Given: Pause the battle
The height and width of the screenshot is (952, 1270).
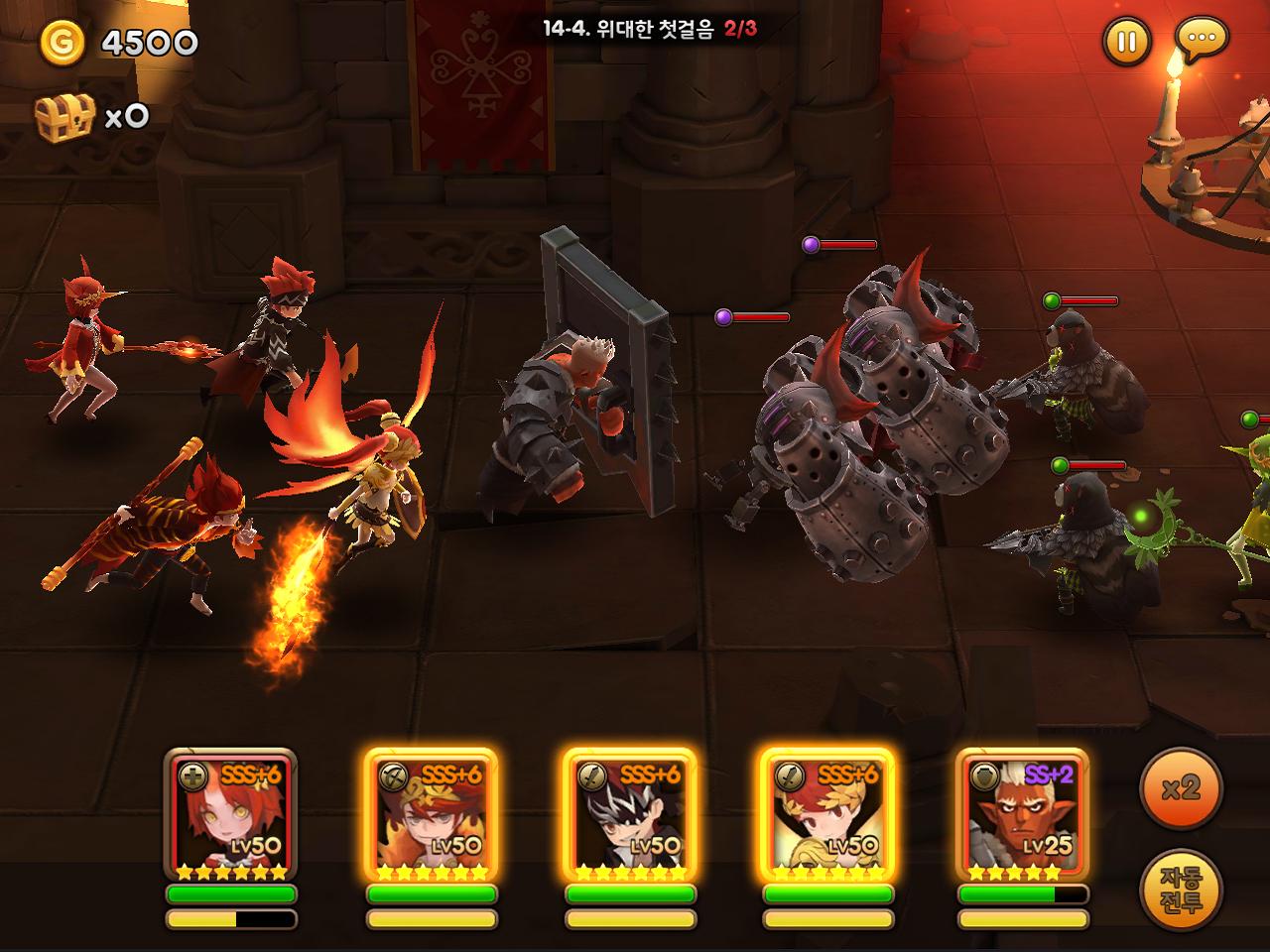Looking at the screenshot, I should [x=1126, y=42].
